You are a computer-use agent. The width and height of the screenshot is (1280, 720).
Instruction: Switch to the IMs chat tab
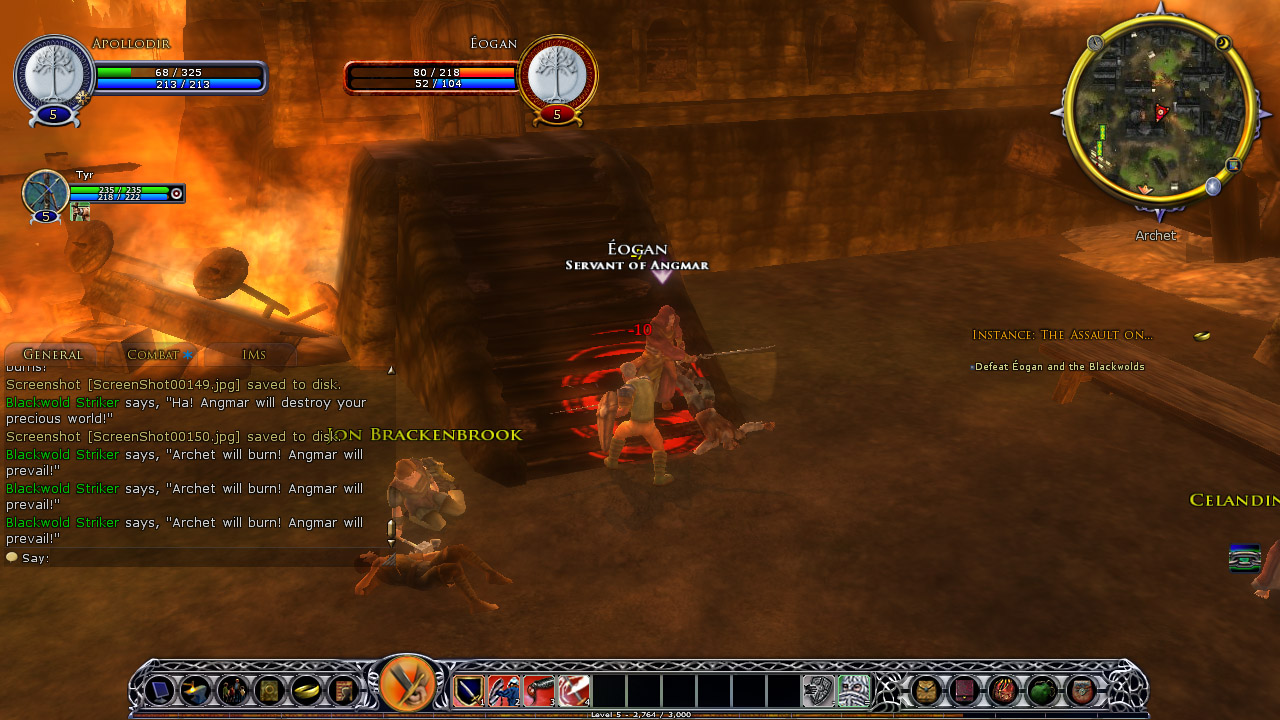[253, 355]
